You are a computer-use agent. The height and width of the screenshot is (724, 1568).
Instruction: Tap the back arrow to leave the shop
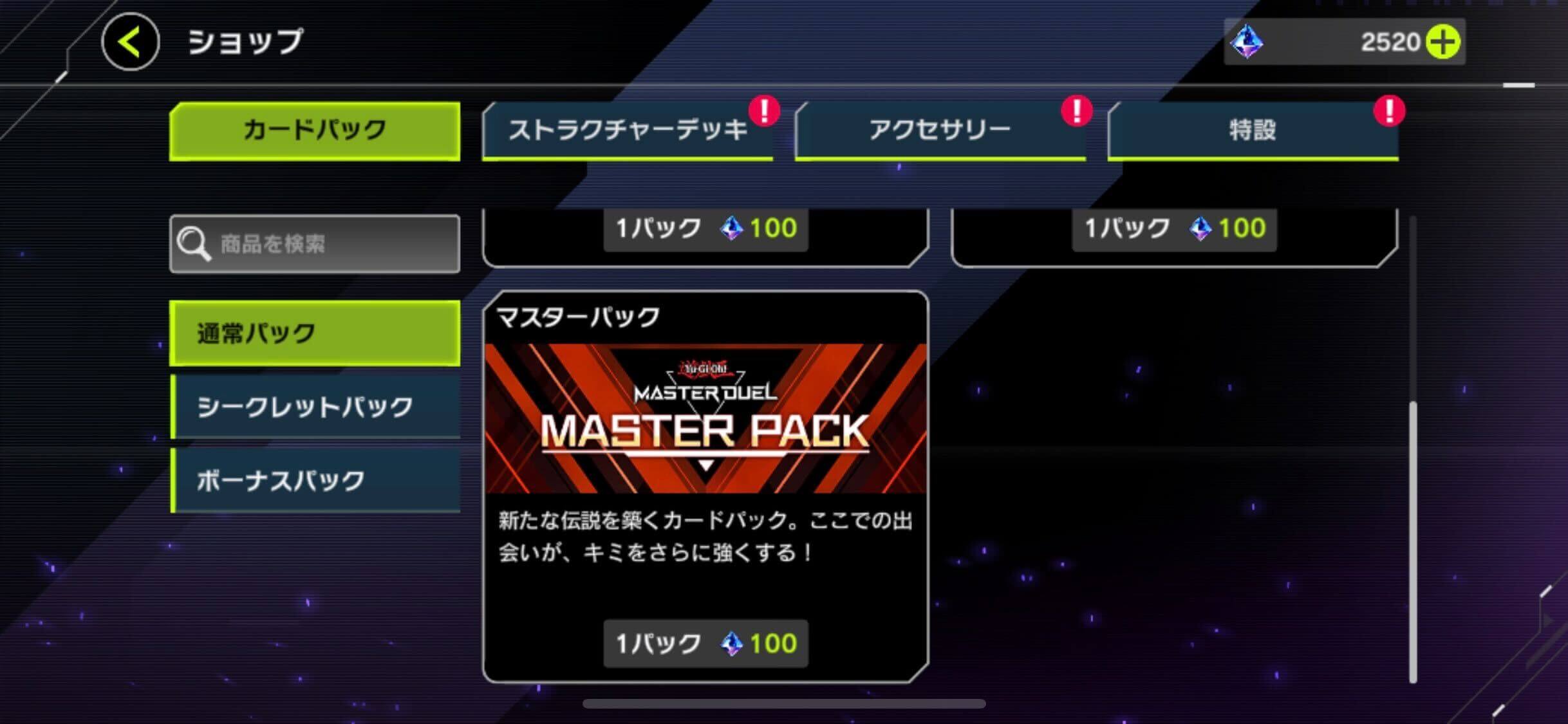[x=129, y=42]
